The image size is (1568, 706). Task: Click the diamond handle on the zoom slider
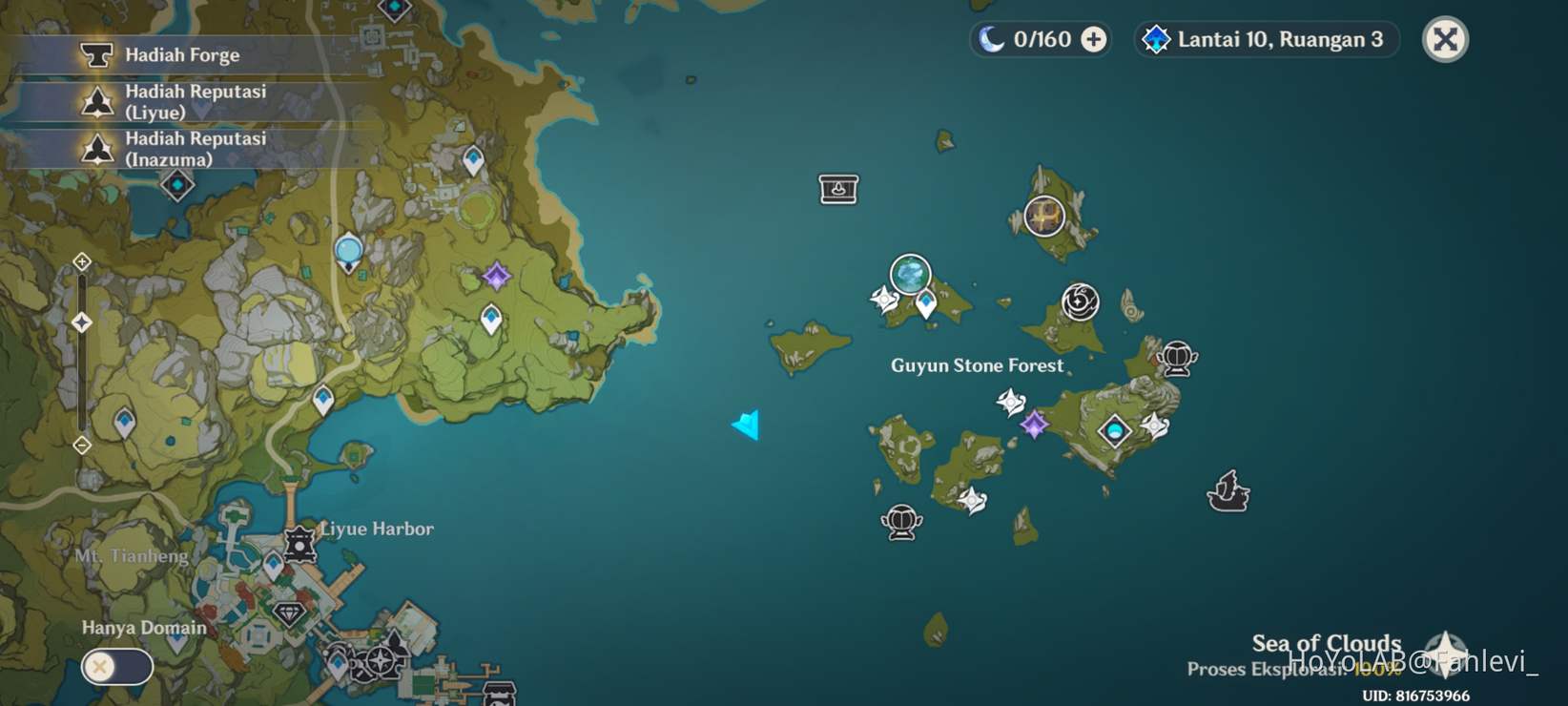(82, 322)
